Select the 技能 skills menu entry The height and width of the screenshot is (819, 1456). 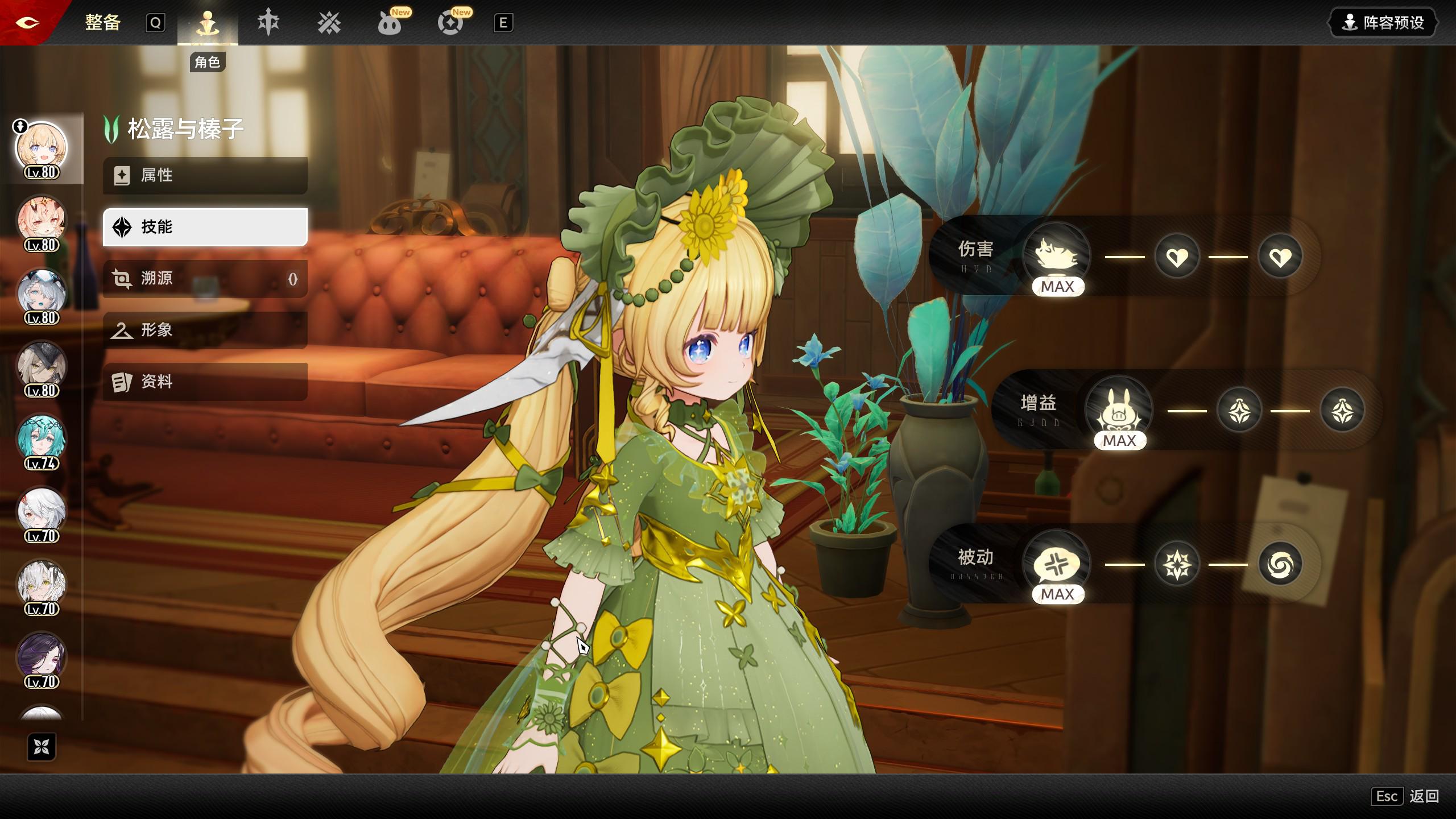point(205,227)
